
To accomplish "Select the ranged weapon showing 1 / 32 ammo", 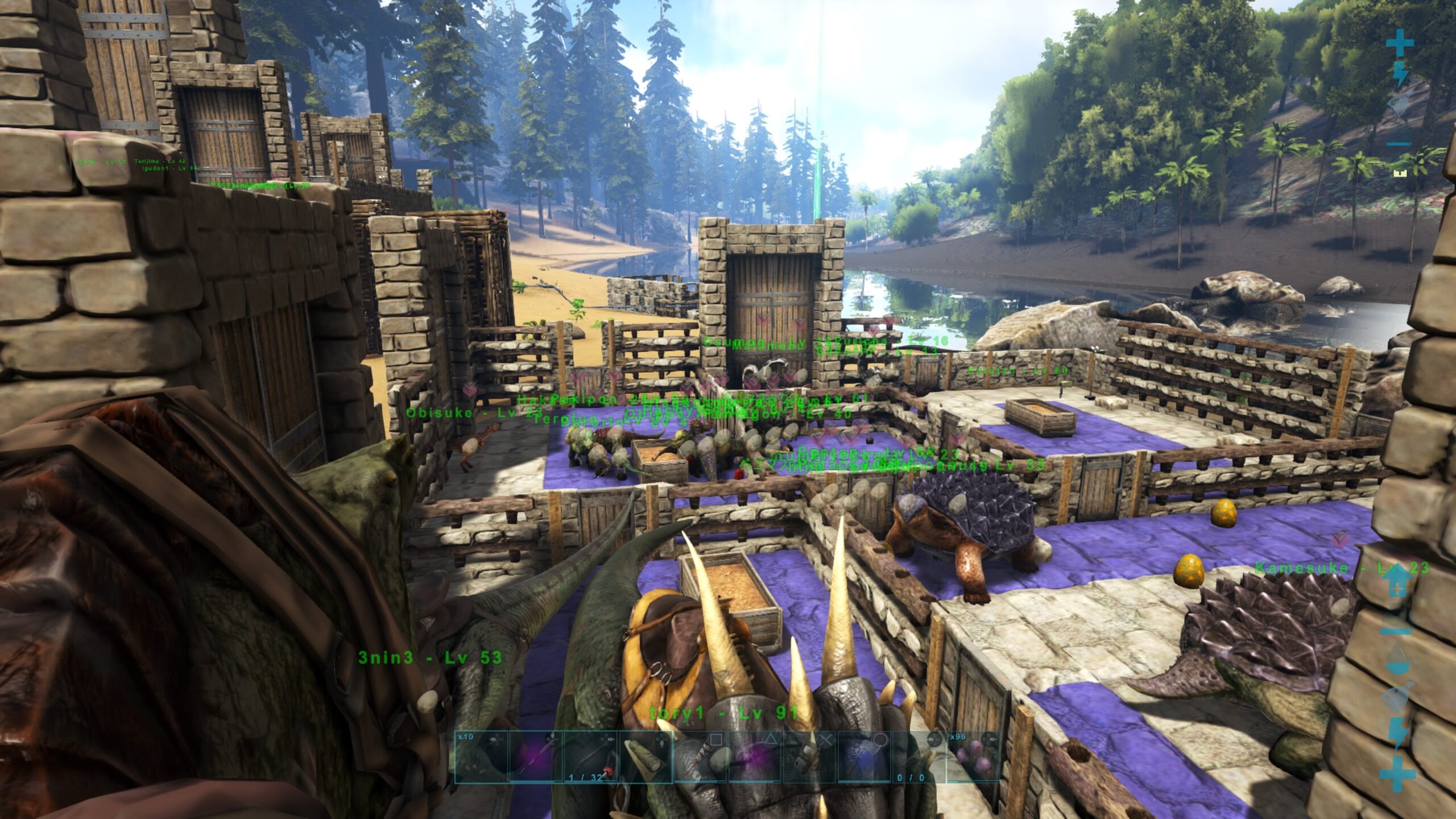I will [590, 756].
